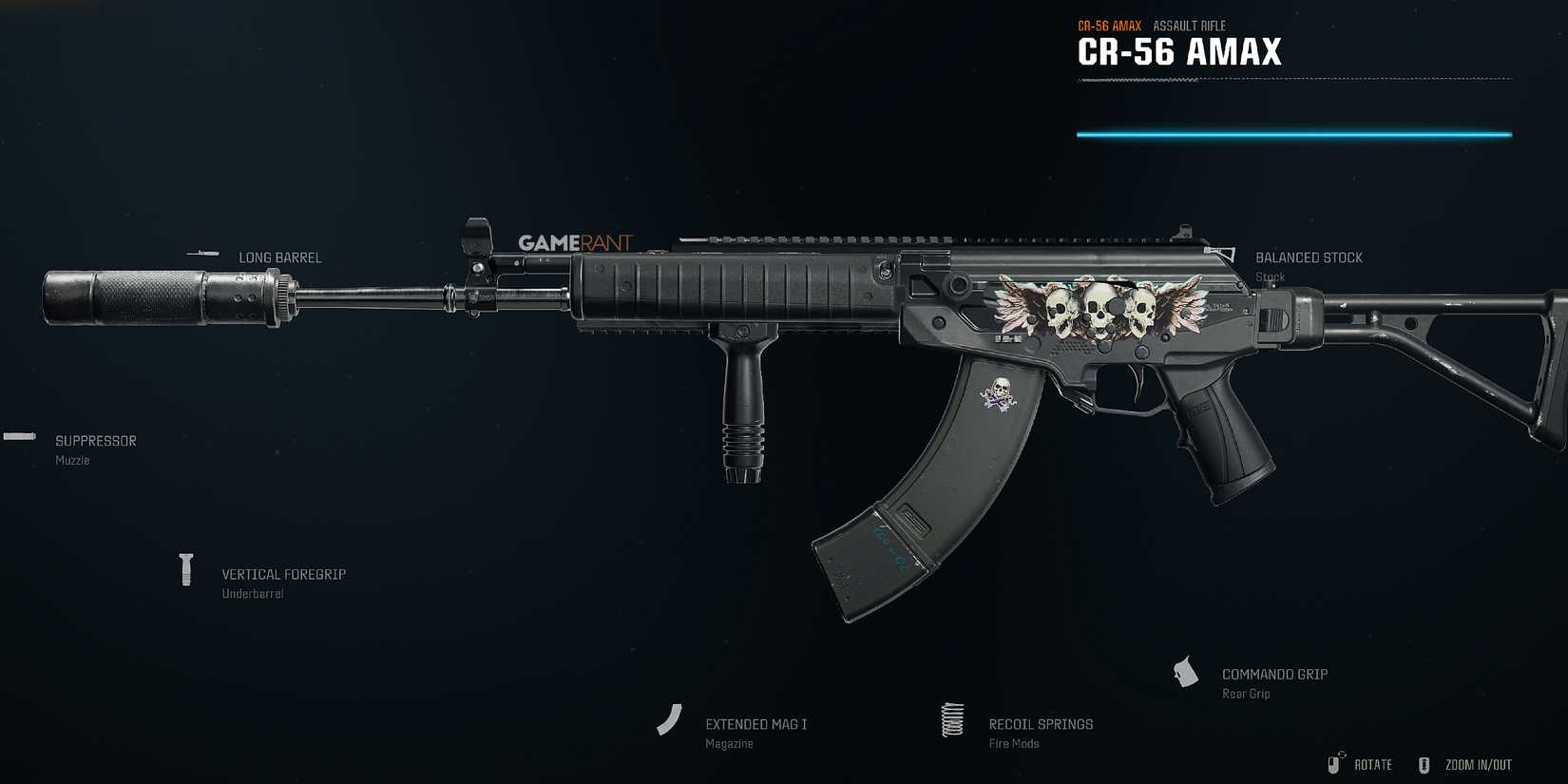Select the Suppressor muzzle icon
This screenshot has height=784, width=1568.
[17, 436]
